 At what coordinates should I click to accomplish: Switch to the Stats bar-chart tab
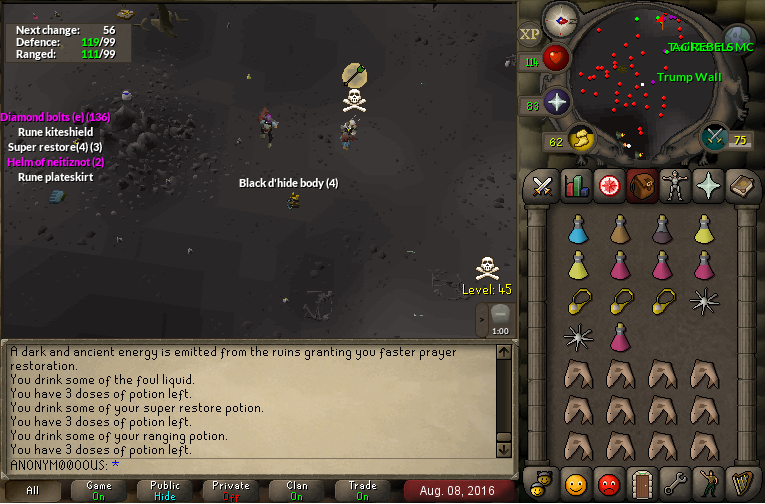(575, 186)
